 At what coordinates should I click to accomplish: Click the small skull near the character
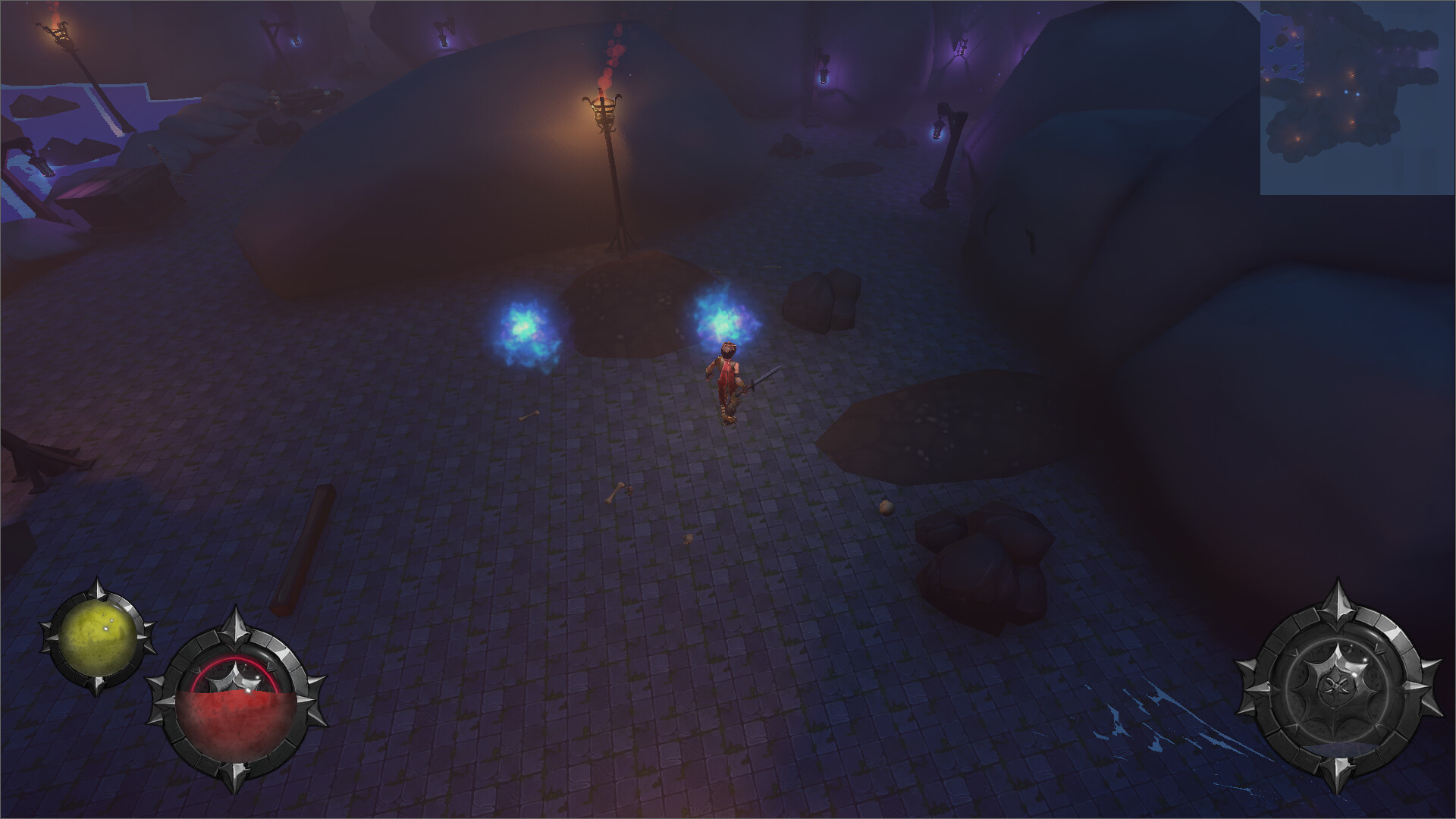pos(688,538)
